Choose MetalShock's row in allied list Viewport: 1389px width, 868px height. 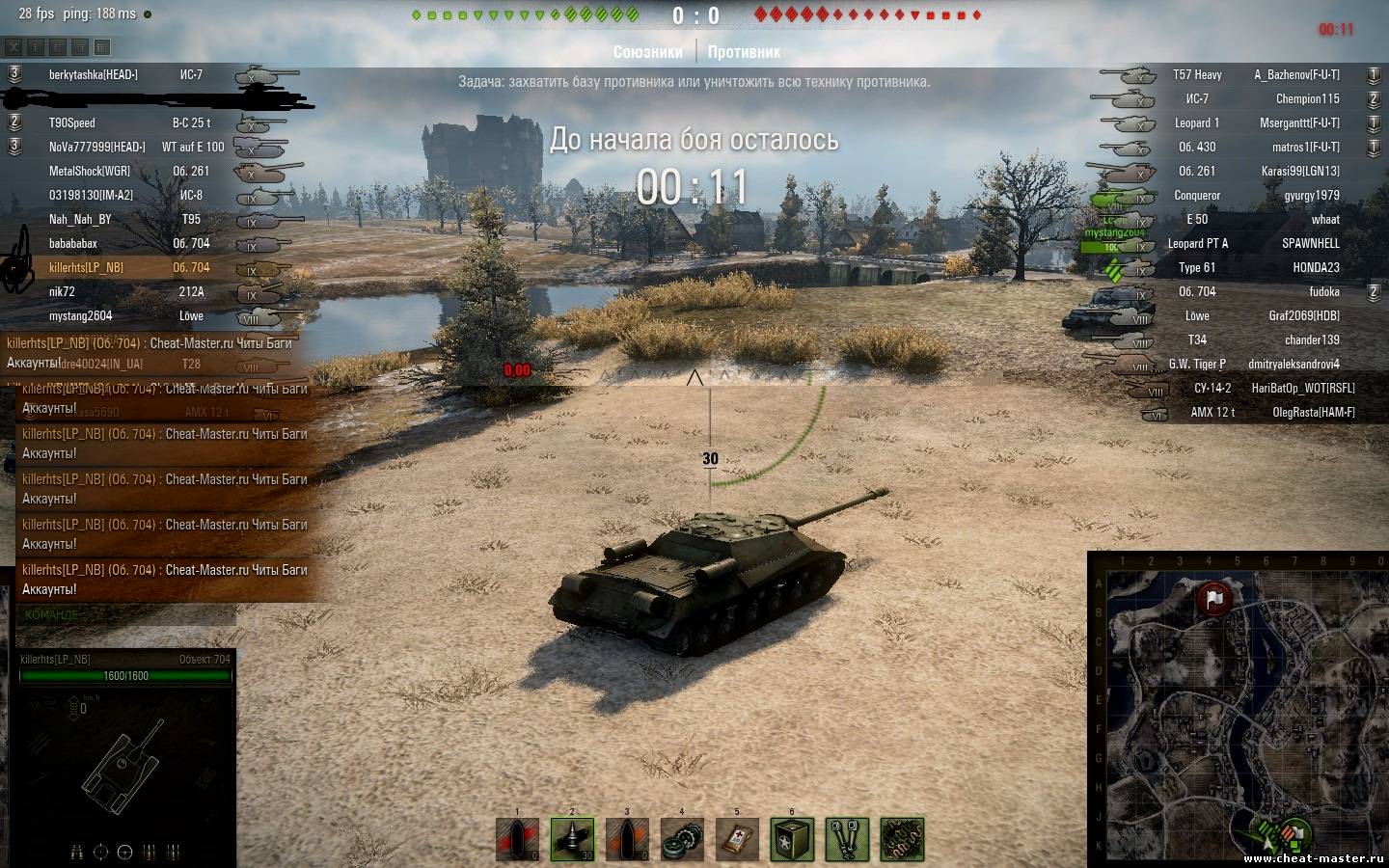(x=90, y=172)
